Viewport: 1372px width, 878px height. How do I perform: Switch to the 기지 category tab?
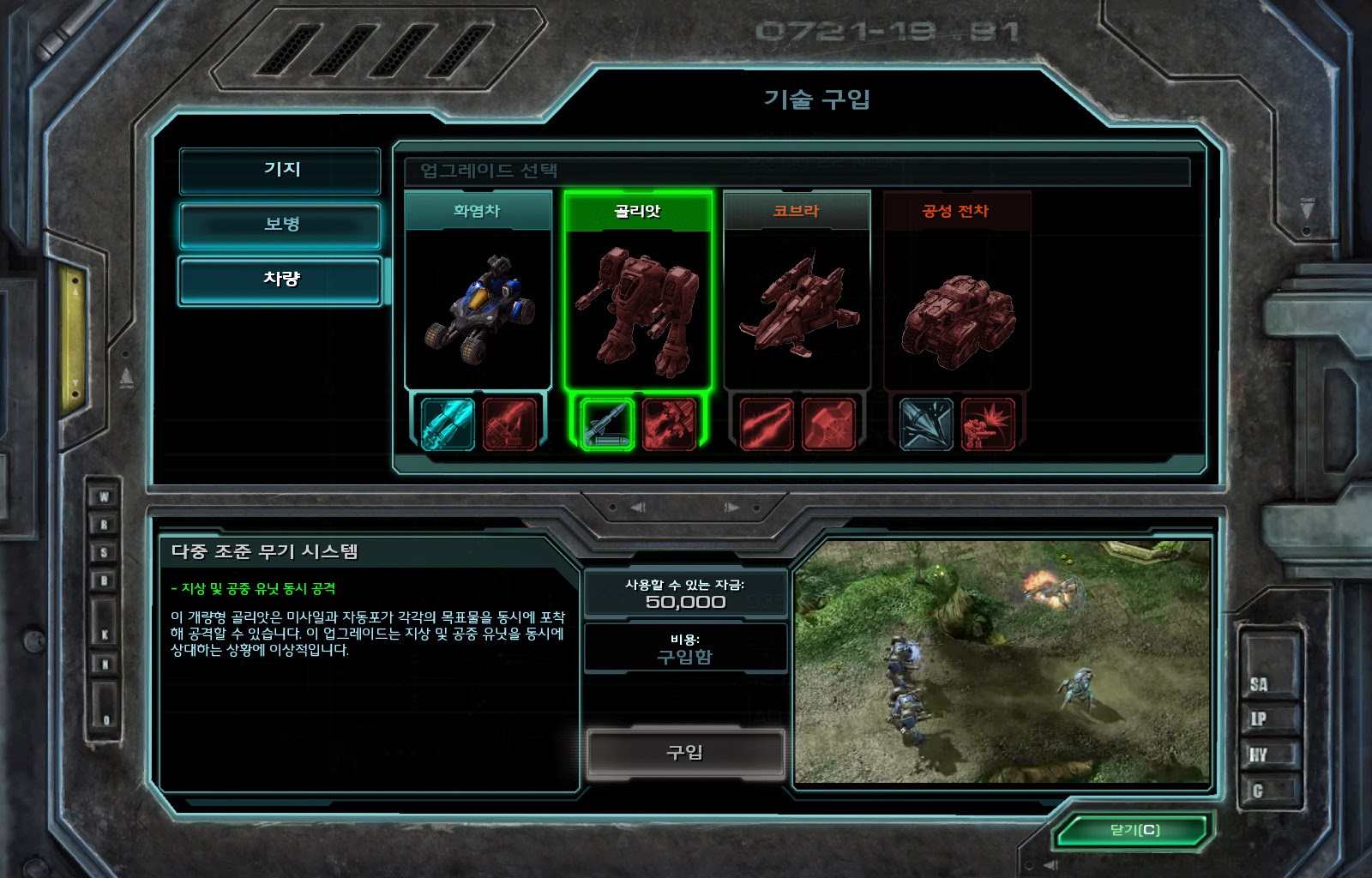coord(280,170)
